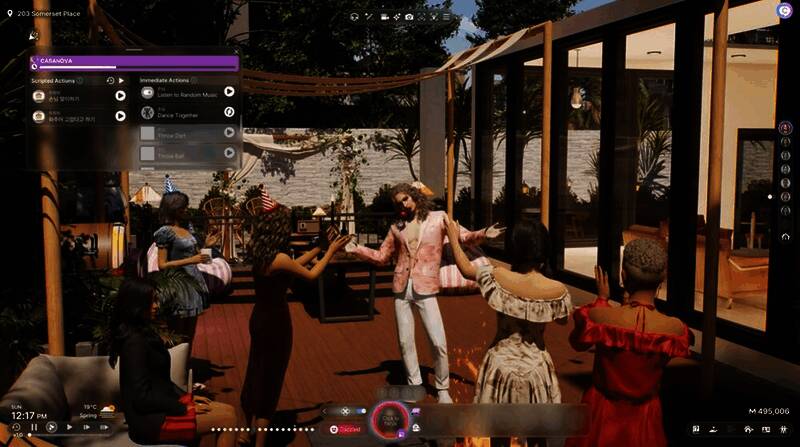Image resolution: width=800 pixels, height=447 pixels.
Task: Play the first scripted action
Action: pos(120,96)
